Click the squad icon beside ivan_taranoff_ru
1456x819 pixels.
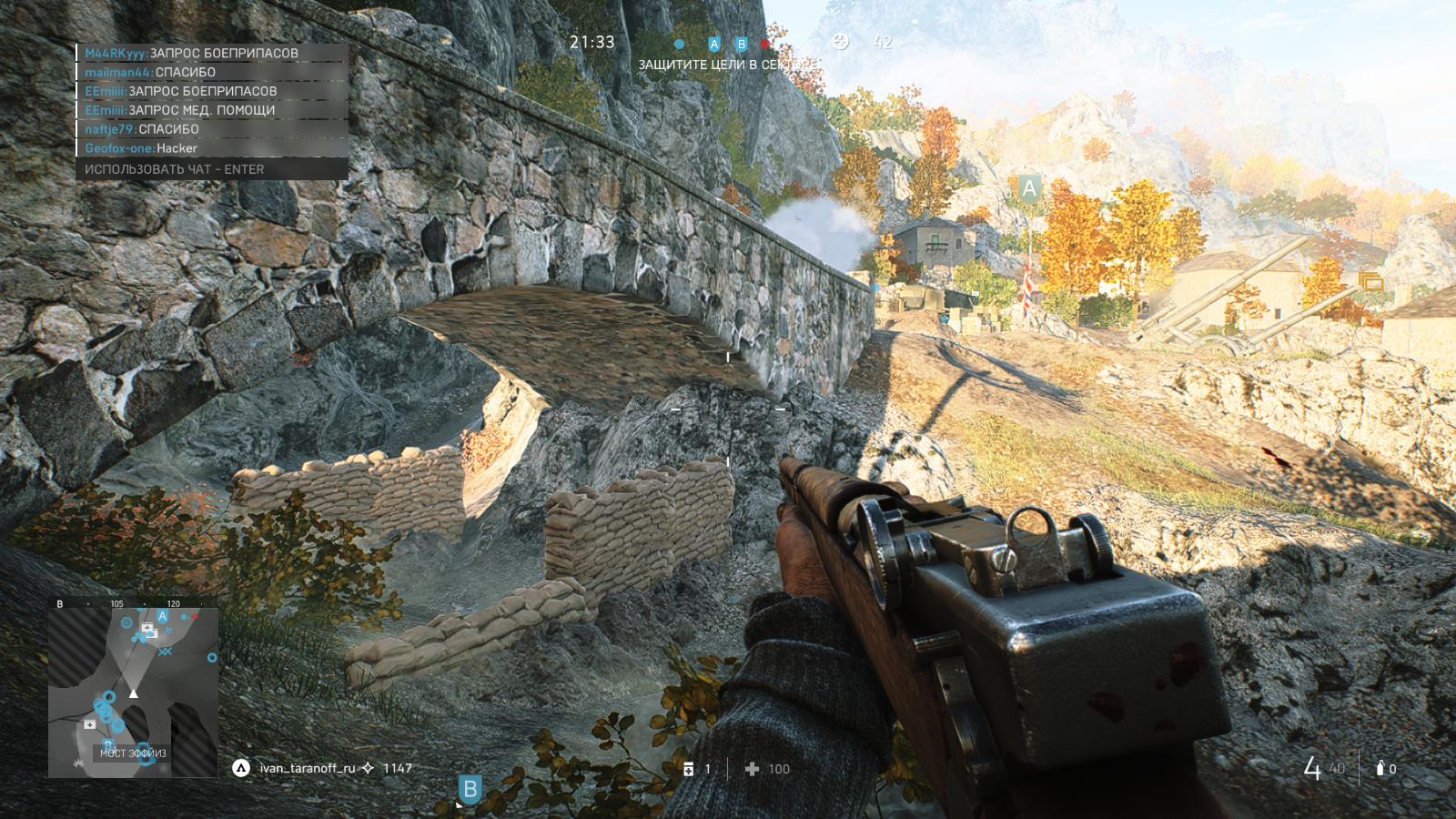point(241,768)
